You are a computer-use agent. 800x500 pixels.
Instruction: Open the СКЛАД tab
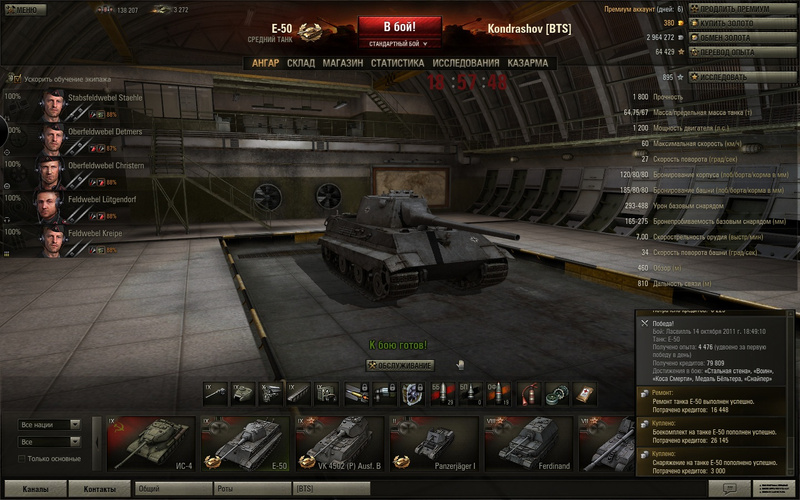click(301, 63)
